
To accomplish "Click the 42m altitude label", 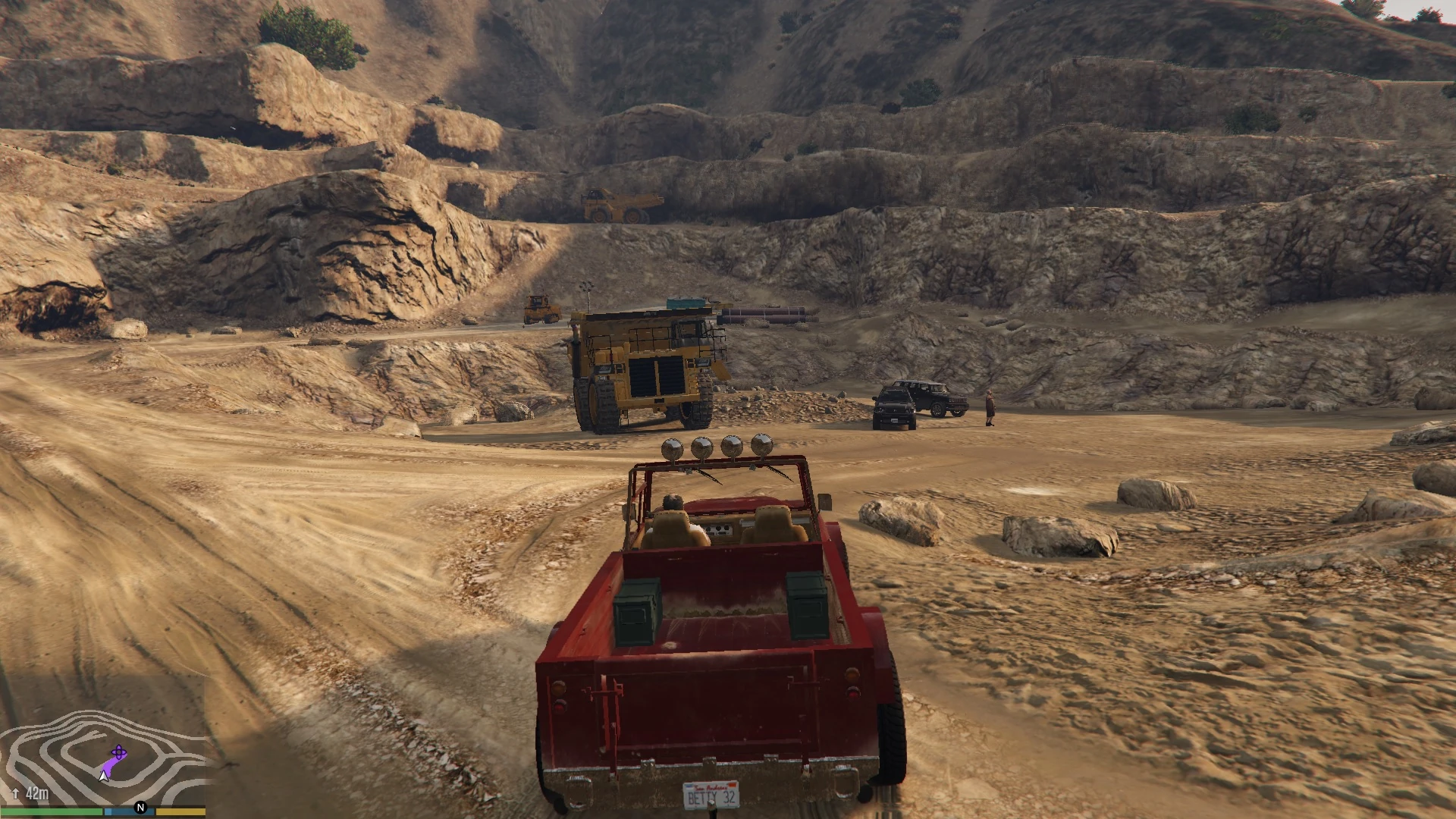I will tap(38, 793).
